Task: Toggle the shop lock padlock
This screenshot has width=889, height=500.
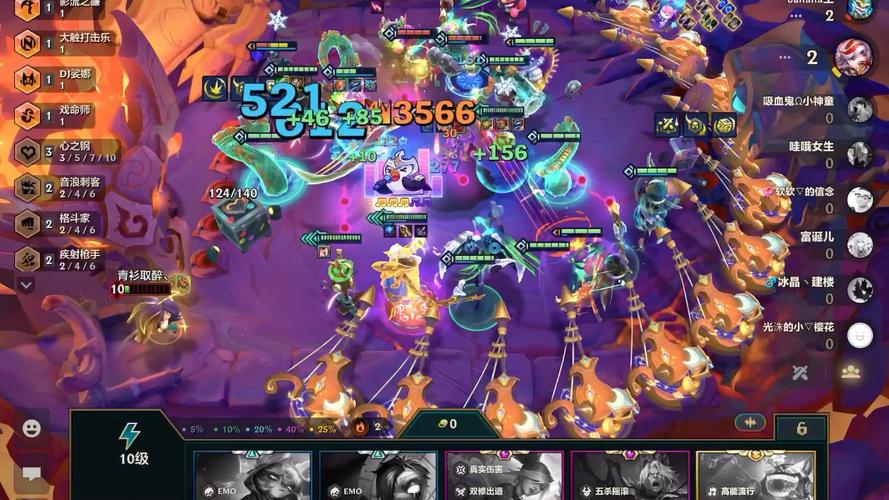Action: click(801, 428)
